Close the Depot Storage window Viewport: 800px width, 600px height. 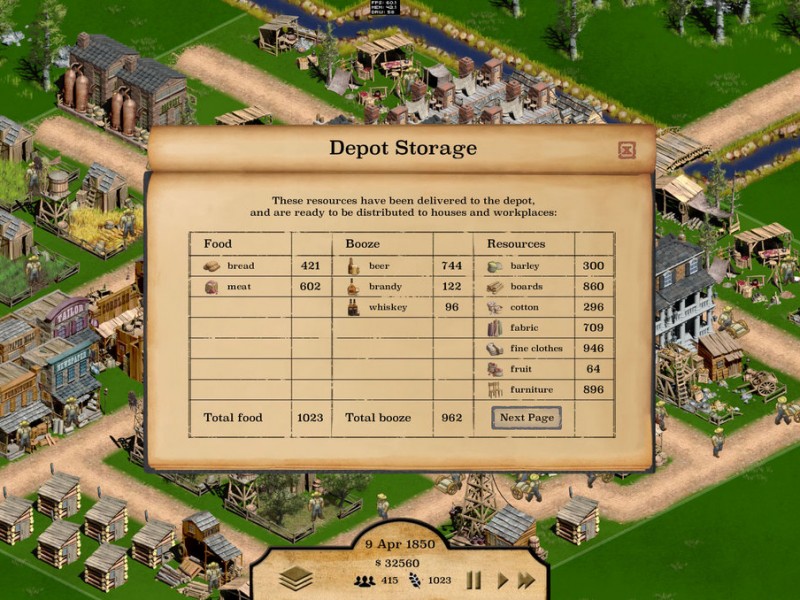tap(627, 151)
